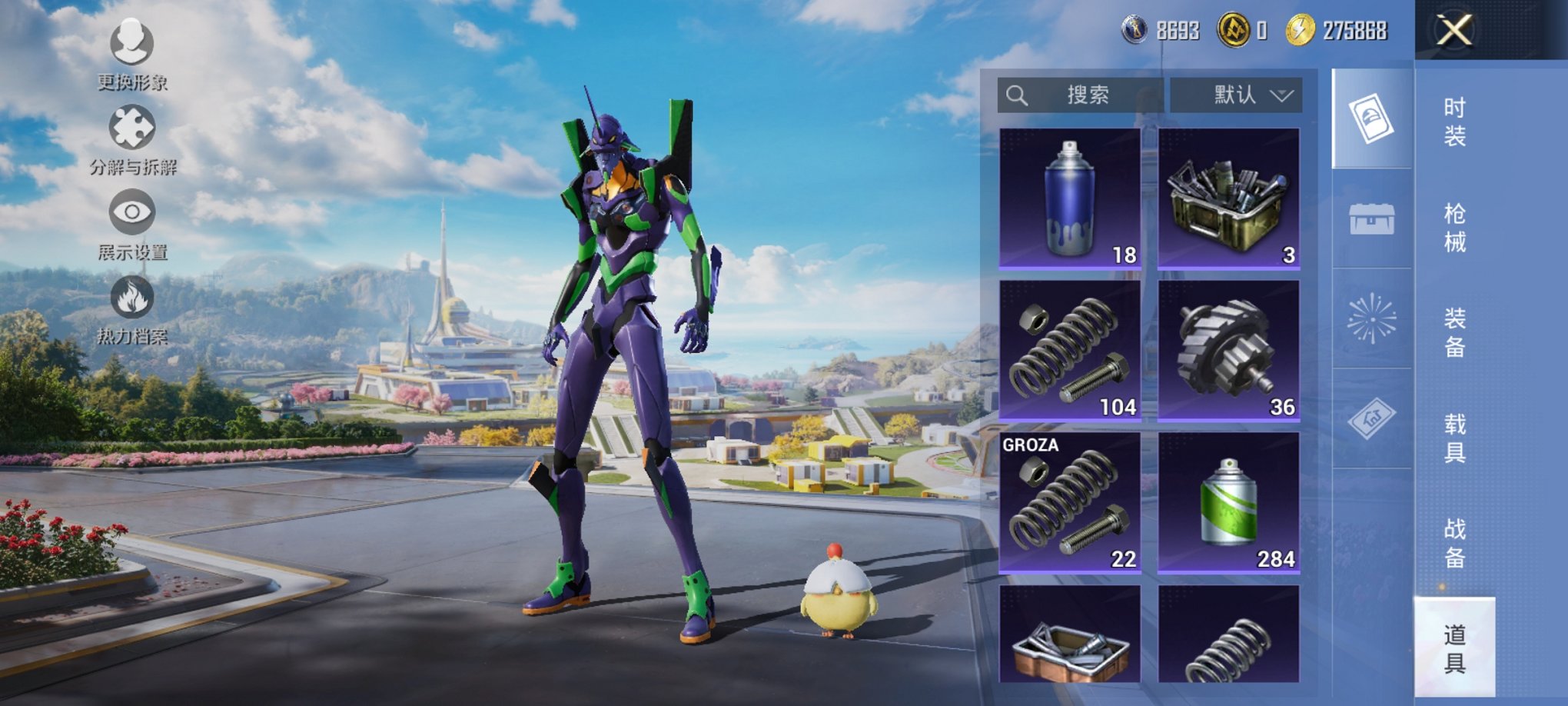The image size is (1568, 706).
Task: Switch to the 枪械 firearms tab
Action: (1454, 228)
